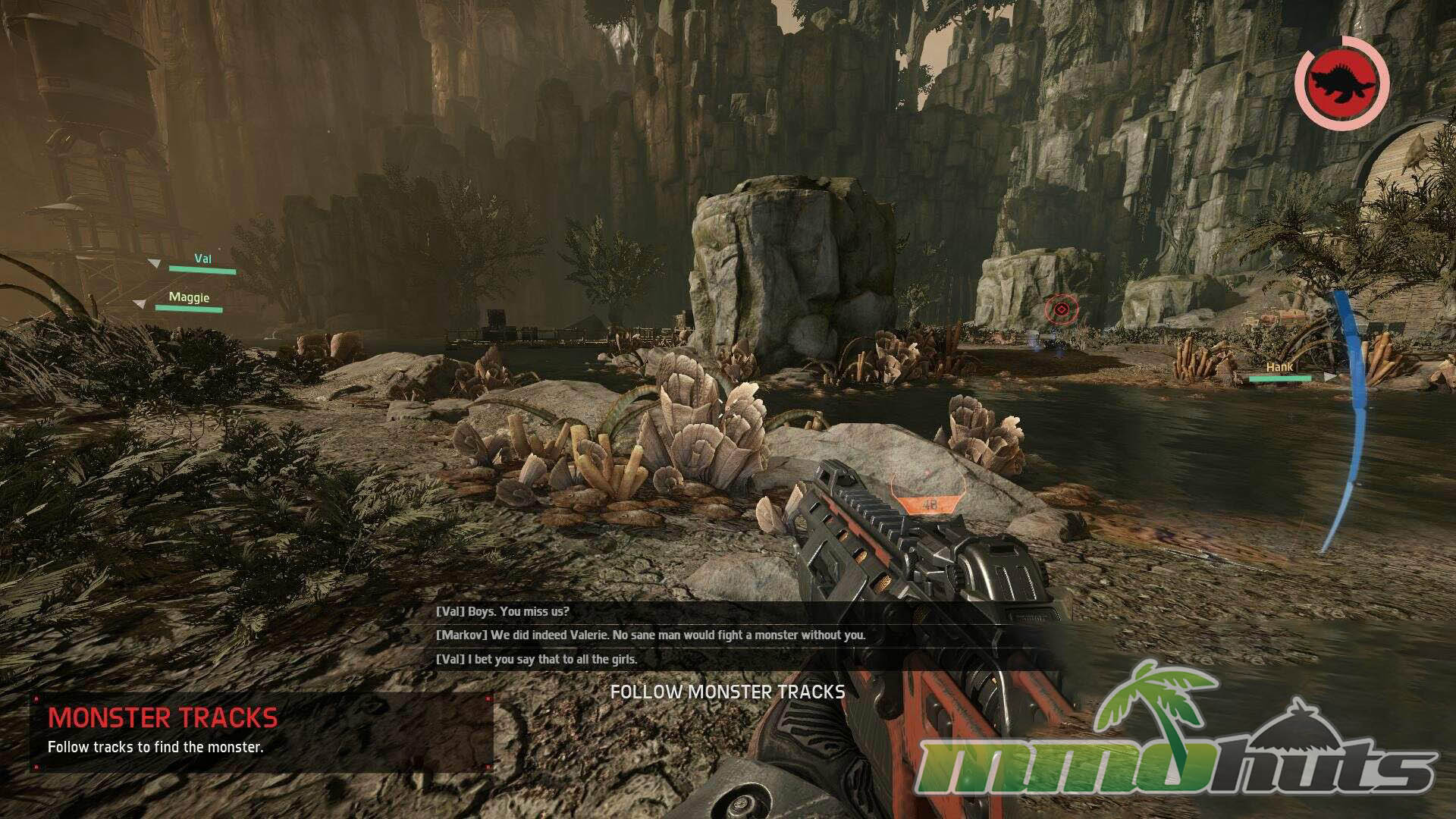
Task: Open the Monster Tracks objective panel
Action: point(262,732)
